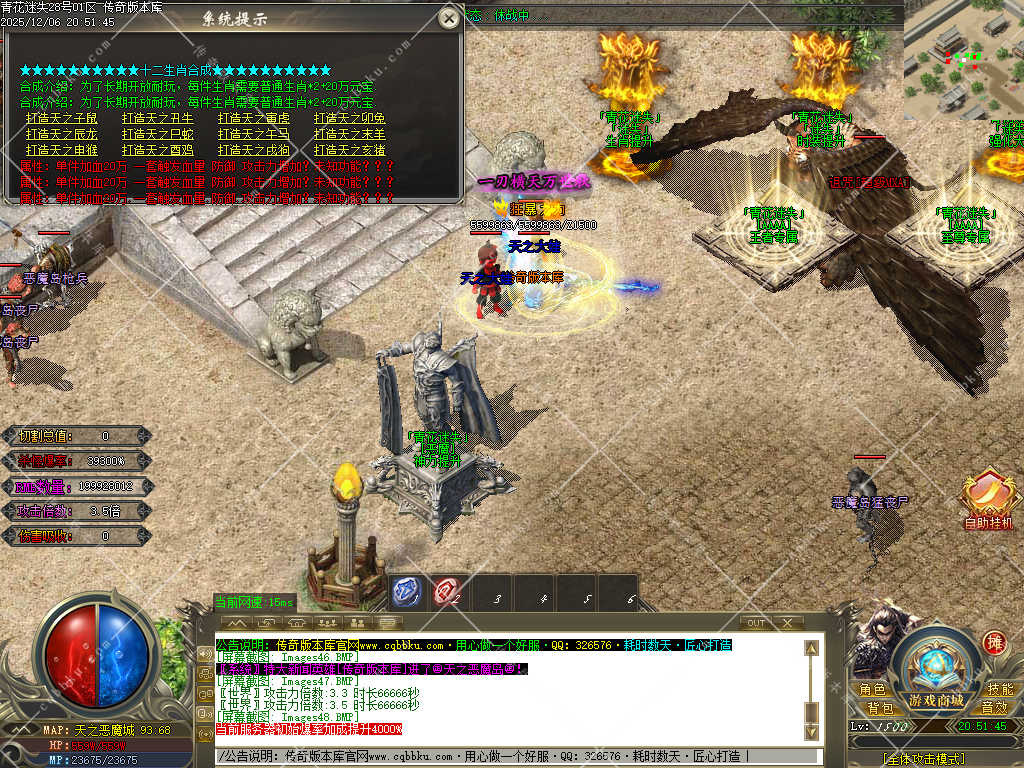Choose the 打造天之子鼠 crafting link
The height and width of the screenshot is (768, 1024).
click(x=62, y=118)
